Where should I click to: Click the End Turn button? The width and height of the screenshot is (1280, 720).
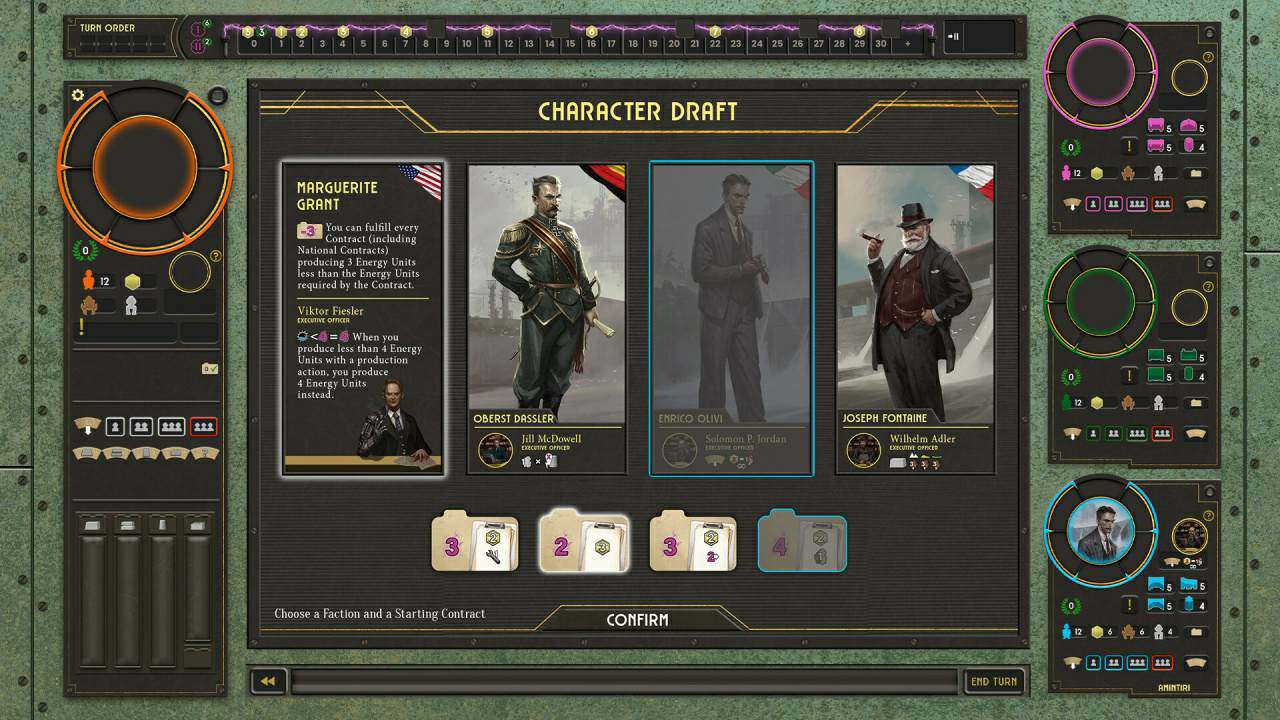coord(994,681)
